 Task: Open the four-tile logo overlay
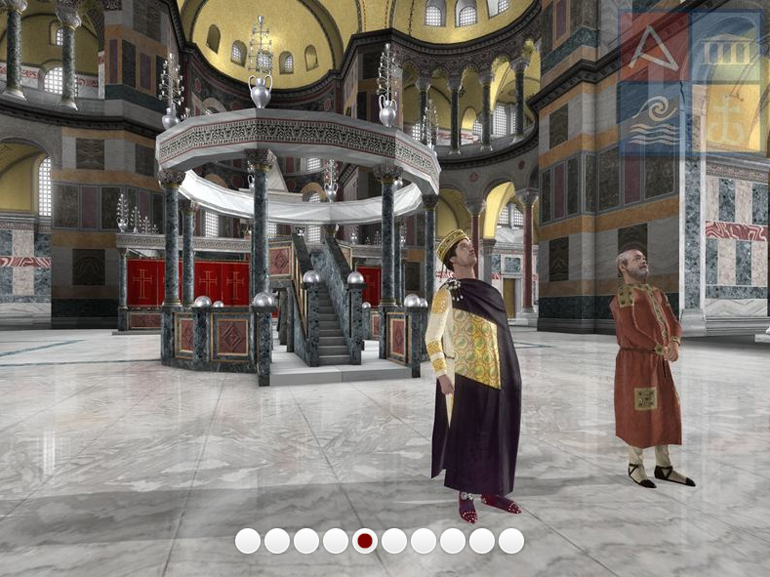click(x=689, y=84)
